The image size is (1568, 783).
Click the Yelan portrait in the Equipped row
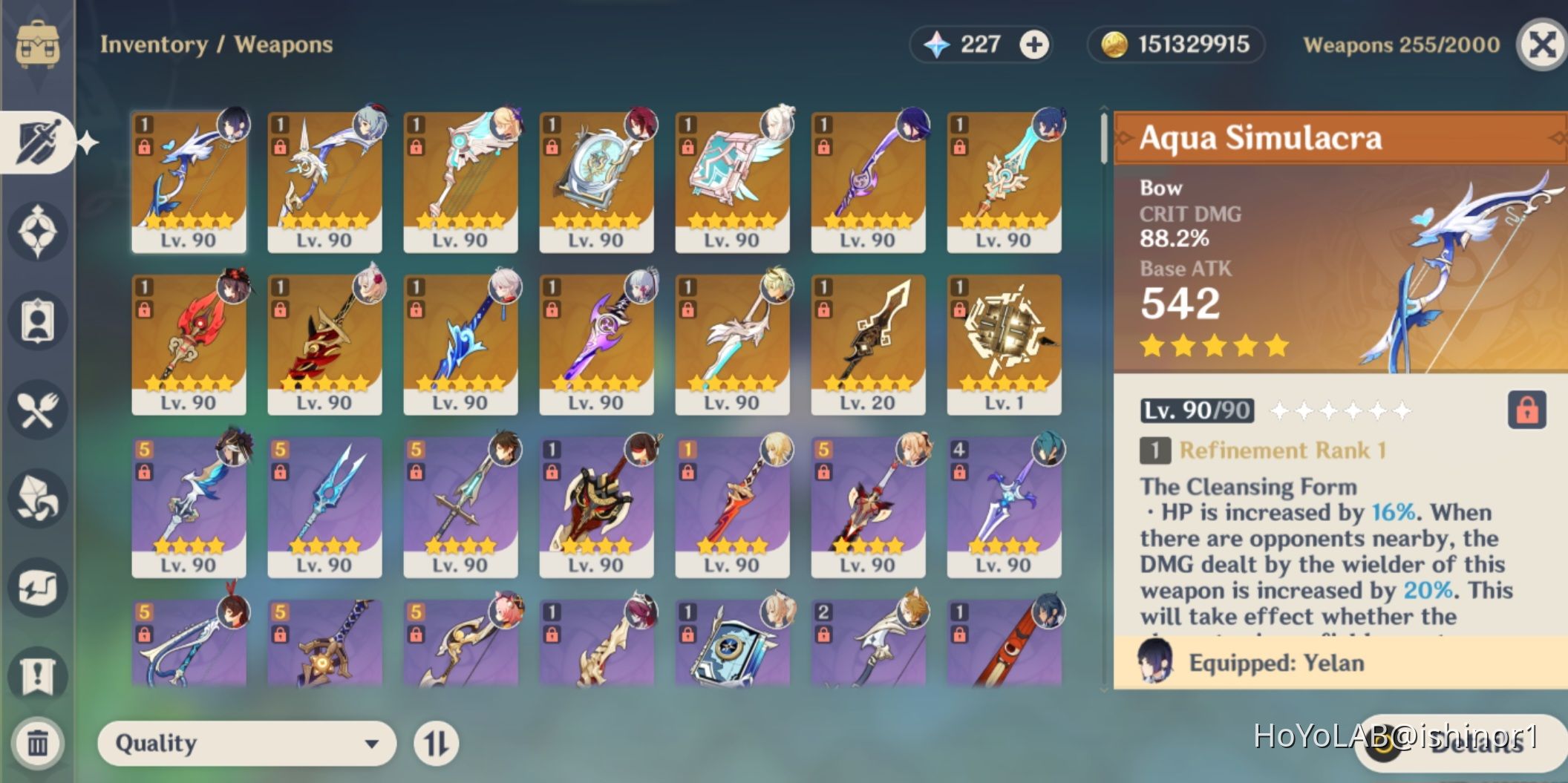pos(1154,663)
